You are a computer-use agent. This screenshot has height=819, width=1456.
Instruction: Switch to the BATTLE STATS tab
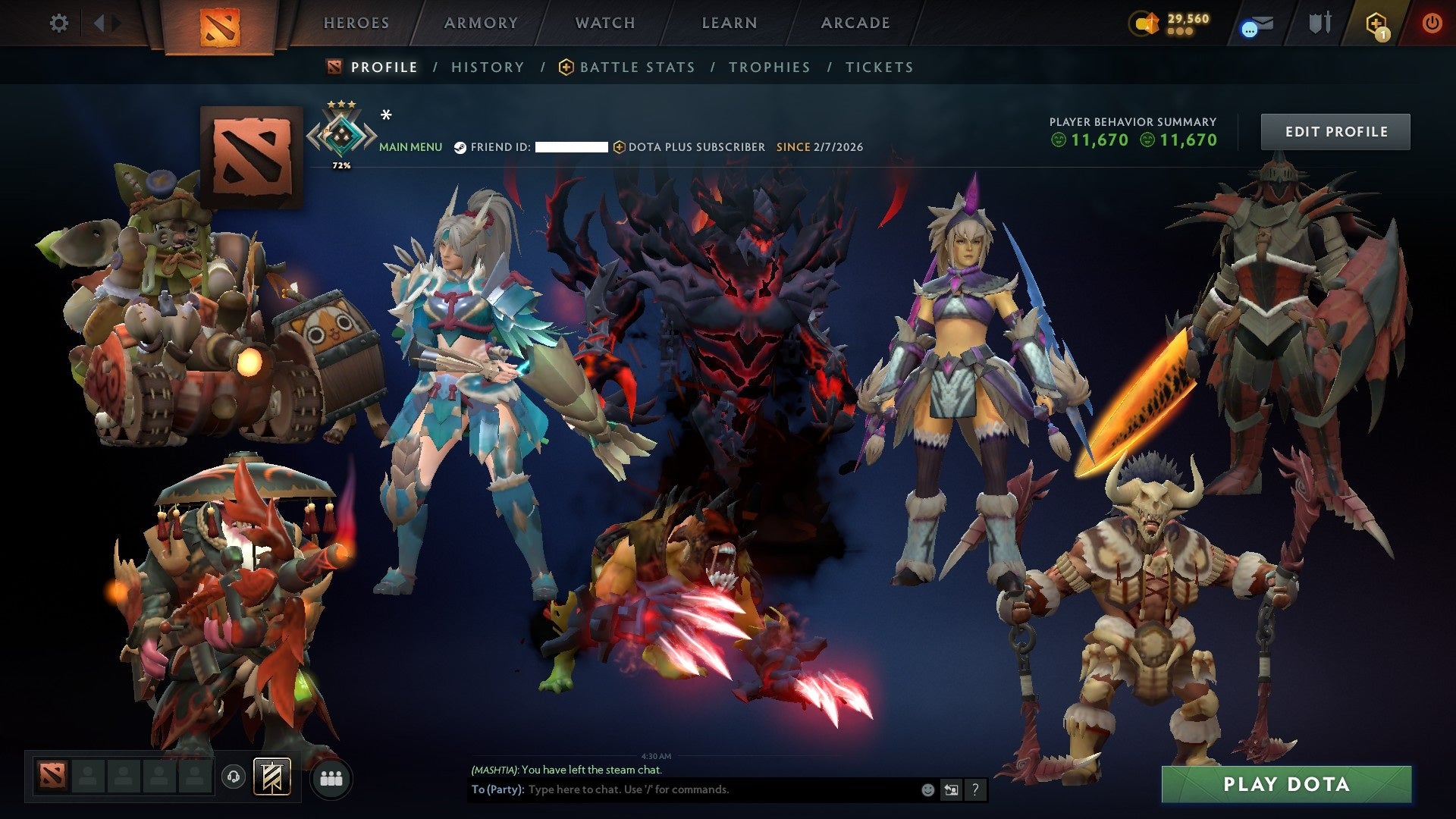click(x=635, y=67)
